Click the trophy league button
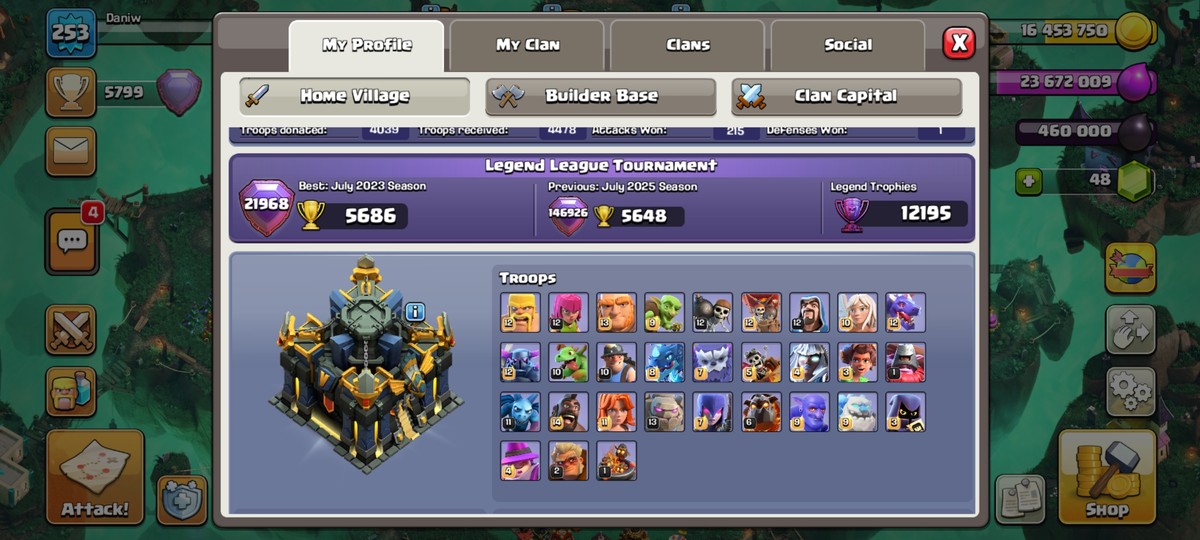Image resolution: width=1200 pixels, height=540 pixels. (x=71, y=93)
